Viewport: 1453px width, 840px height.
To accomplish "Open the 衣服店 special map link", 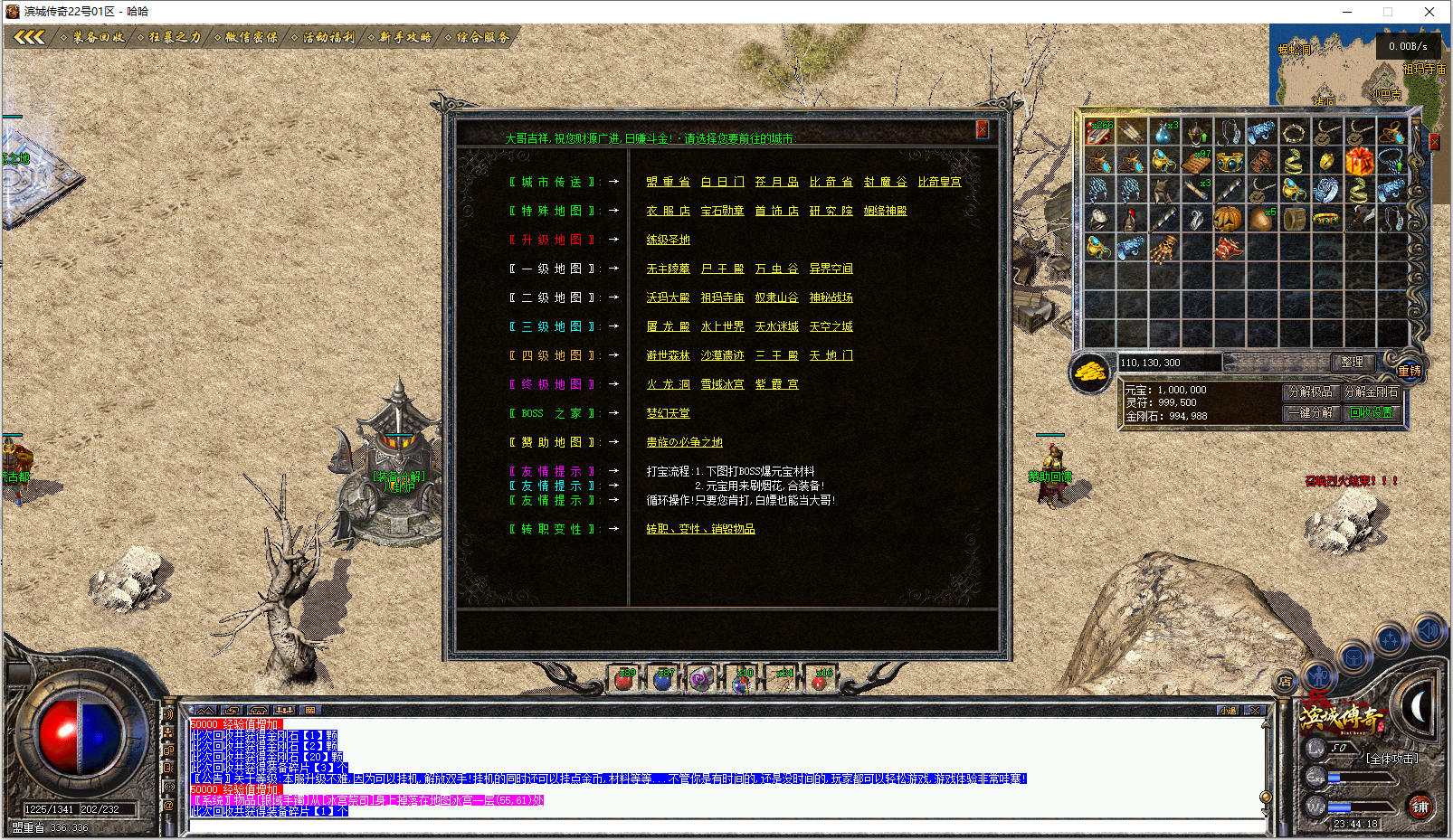I will [668, 211].
